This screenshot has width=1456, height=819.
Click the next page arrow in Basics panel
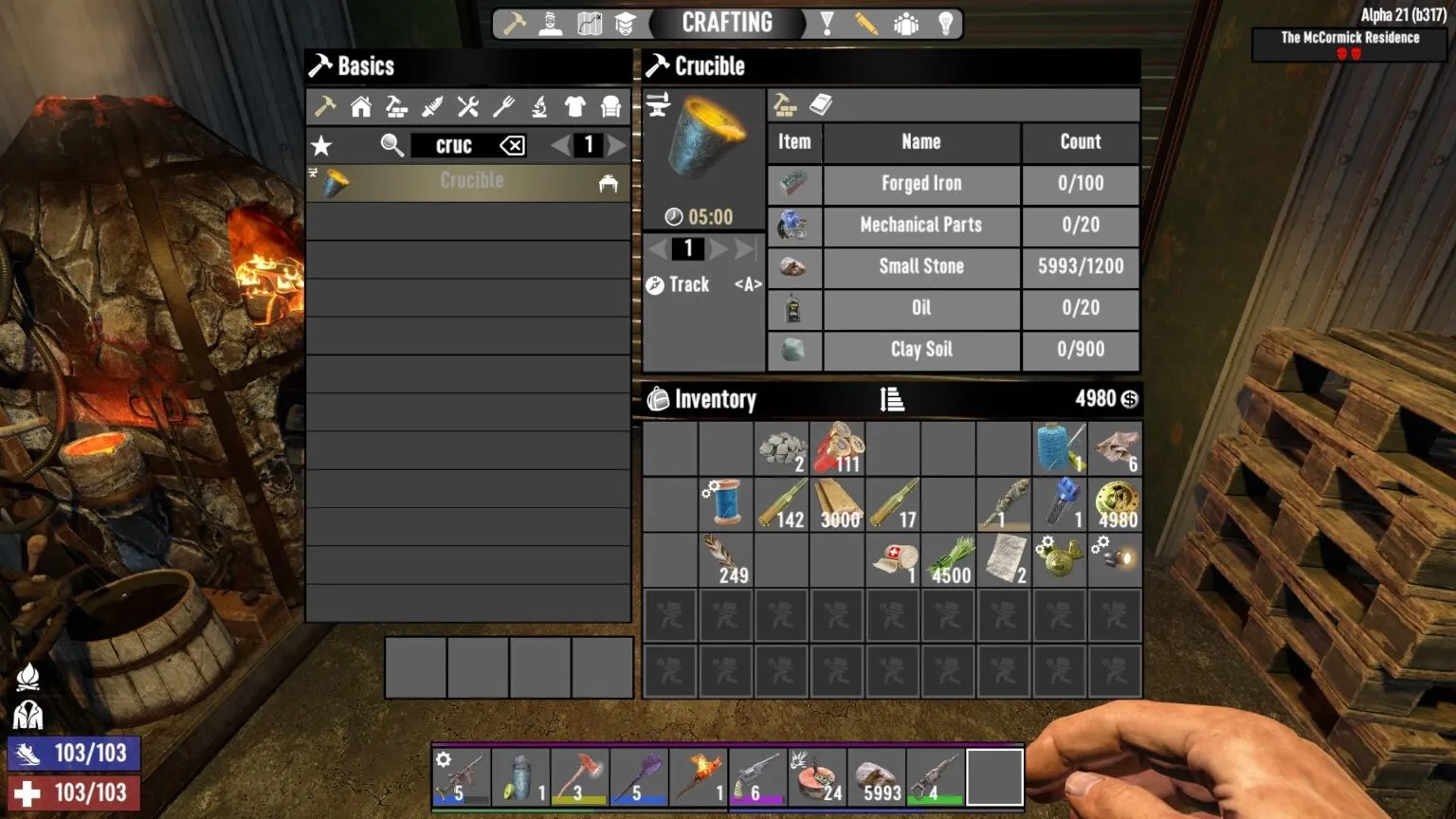pos(617,145)
